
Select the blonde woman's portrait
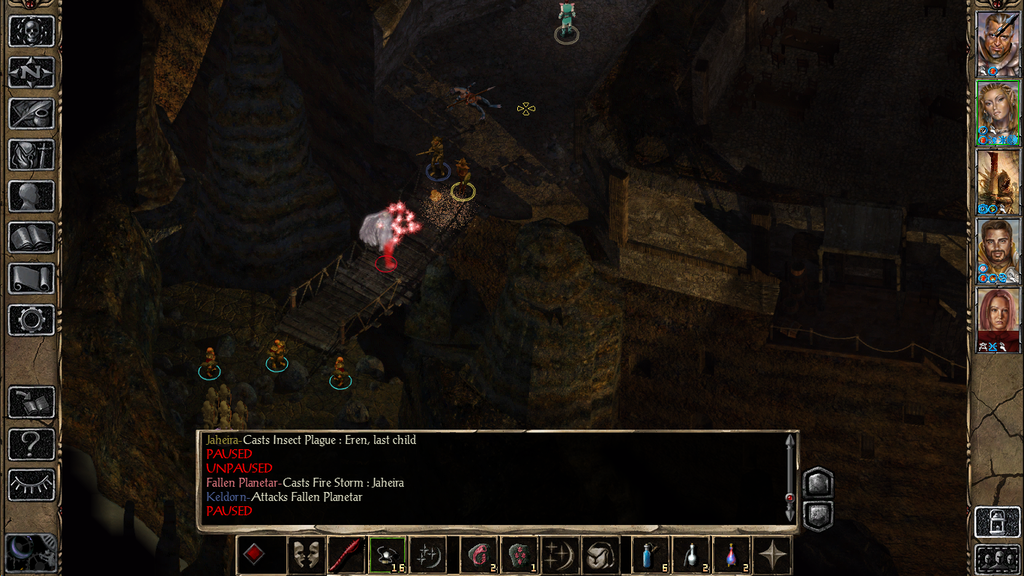click(x=997, y=112)
